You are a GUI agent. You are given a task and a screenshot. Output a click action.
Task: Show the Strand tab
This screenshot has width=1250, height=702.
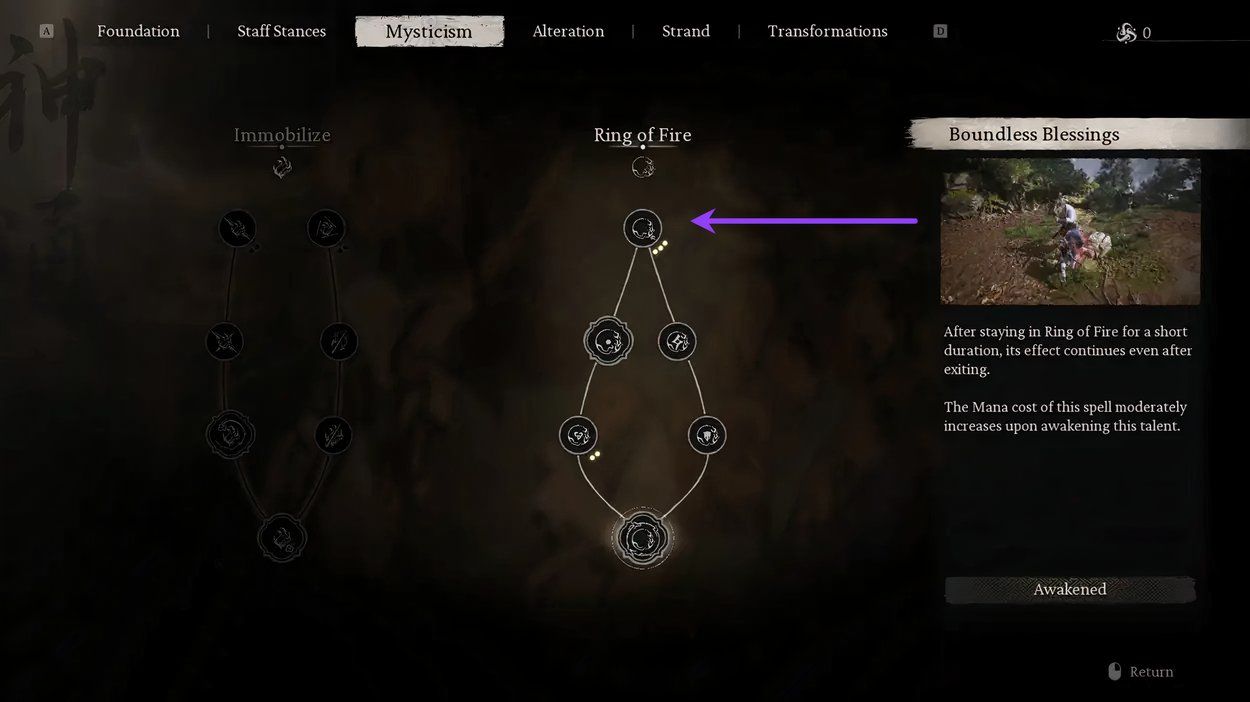pos(686,31)
